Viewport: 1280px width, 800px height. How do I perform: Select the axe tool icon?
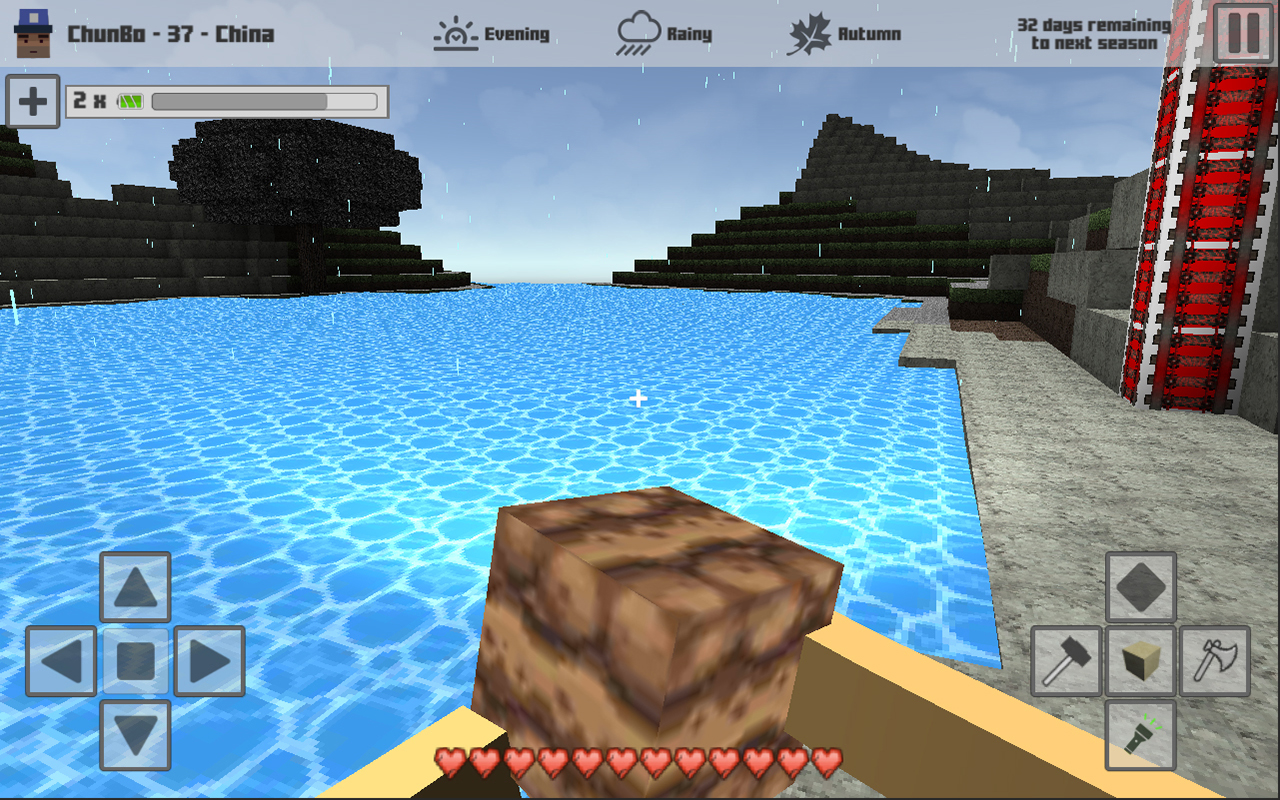(x=1213, y=661)
